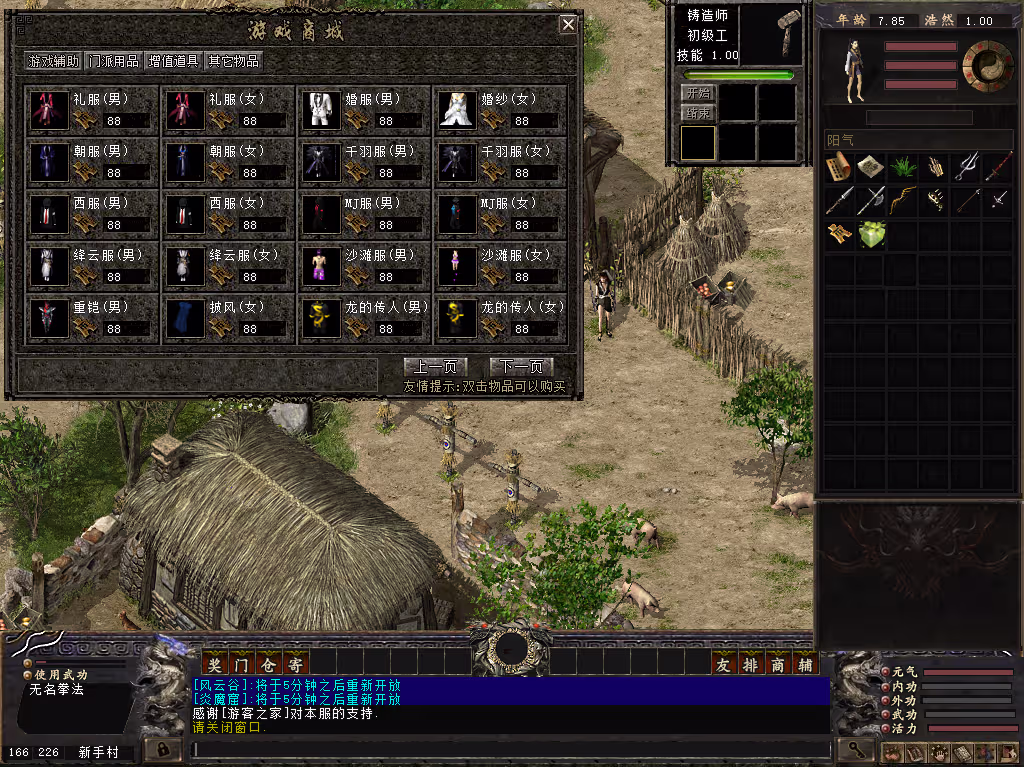The height and width of the screenshot is (767, 1024).
Task: Start forging with the 开始 button
Action: [697, 93]
